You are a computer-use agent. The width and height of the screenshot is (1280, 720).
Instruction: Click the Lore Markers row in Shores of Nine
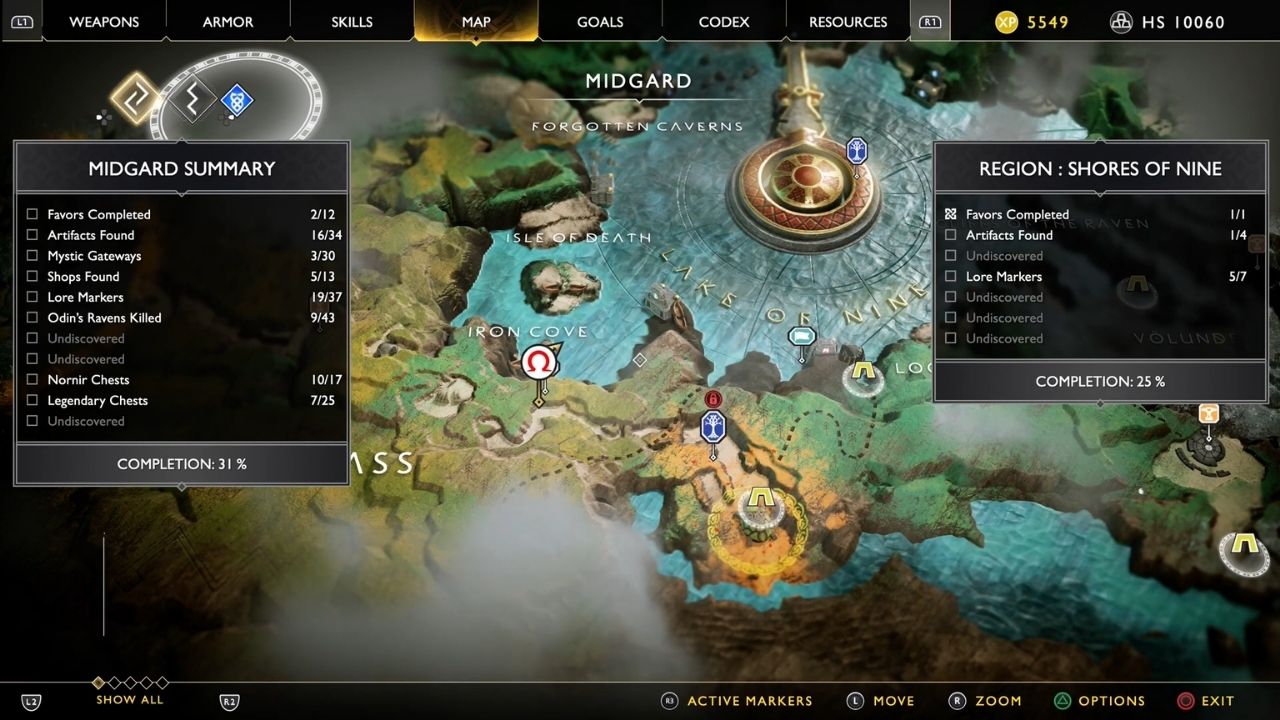1003,277
